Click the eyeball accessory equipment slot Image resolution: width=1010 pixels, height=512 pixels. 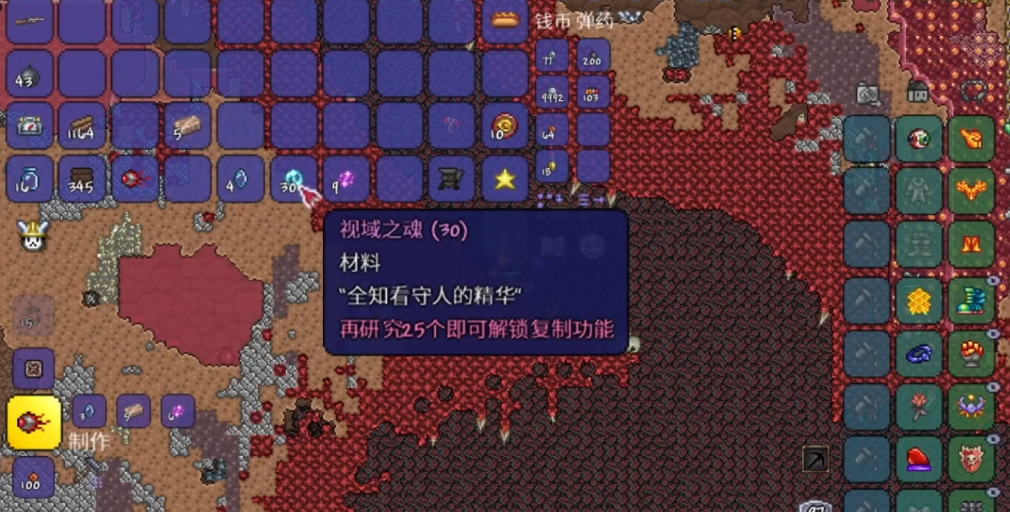point(919,139)
